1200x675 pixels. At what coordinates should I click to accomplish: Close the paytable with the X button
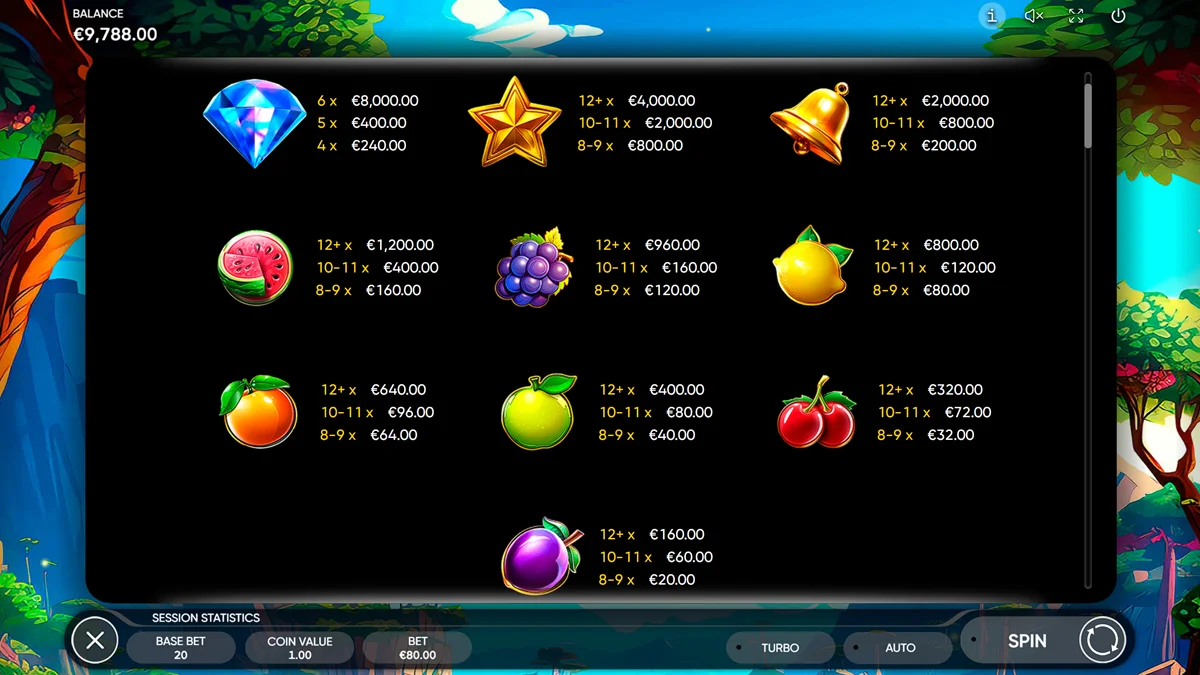coord(95,640)
